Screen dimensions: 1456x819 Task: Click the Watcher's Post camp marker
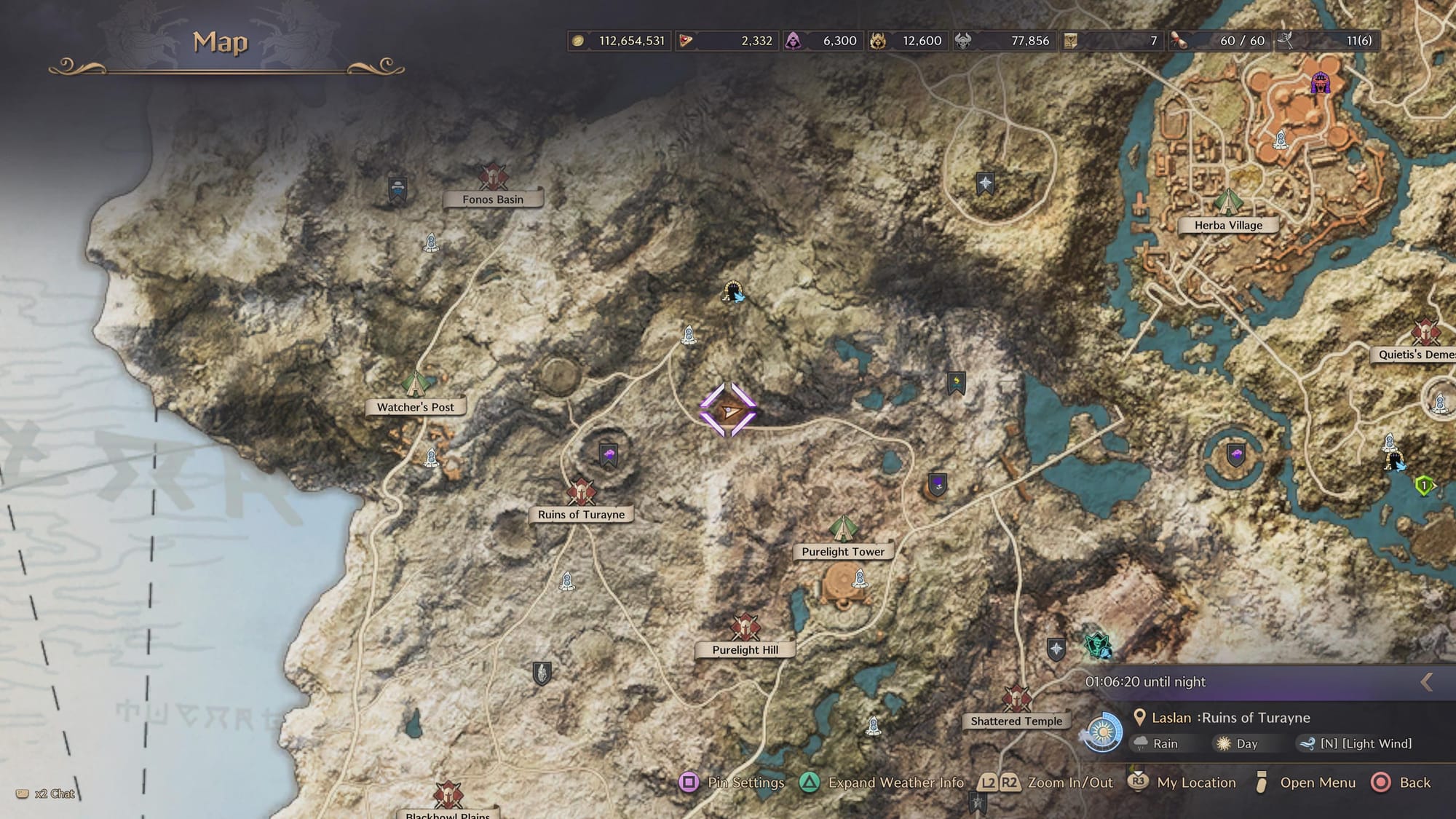[415, 384]
